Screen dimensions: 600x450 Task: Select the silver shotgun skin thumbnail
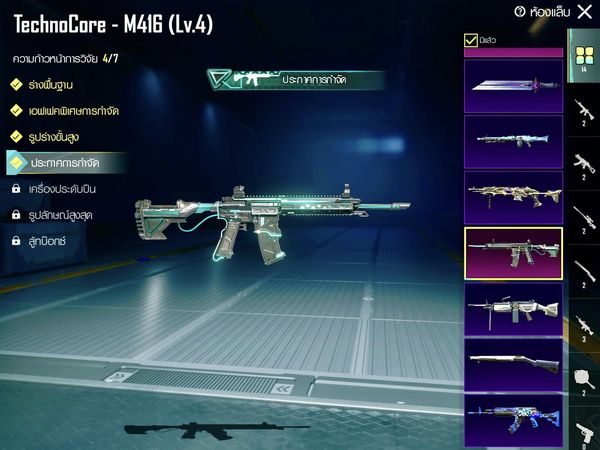coord(513,364)
